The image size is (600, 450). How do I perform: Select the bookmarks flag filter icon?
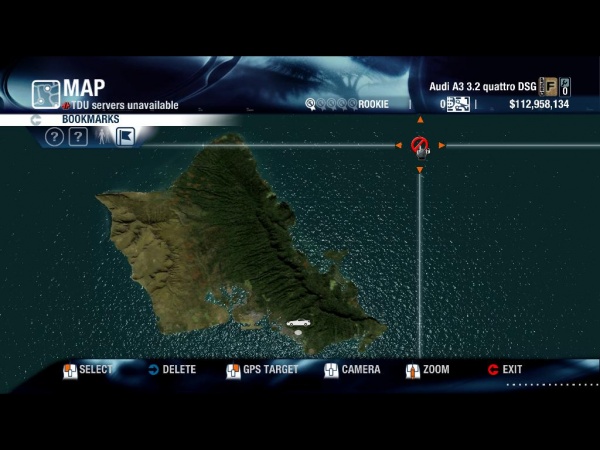click(x=125, y=137)
